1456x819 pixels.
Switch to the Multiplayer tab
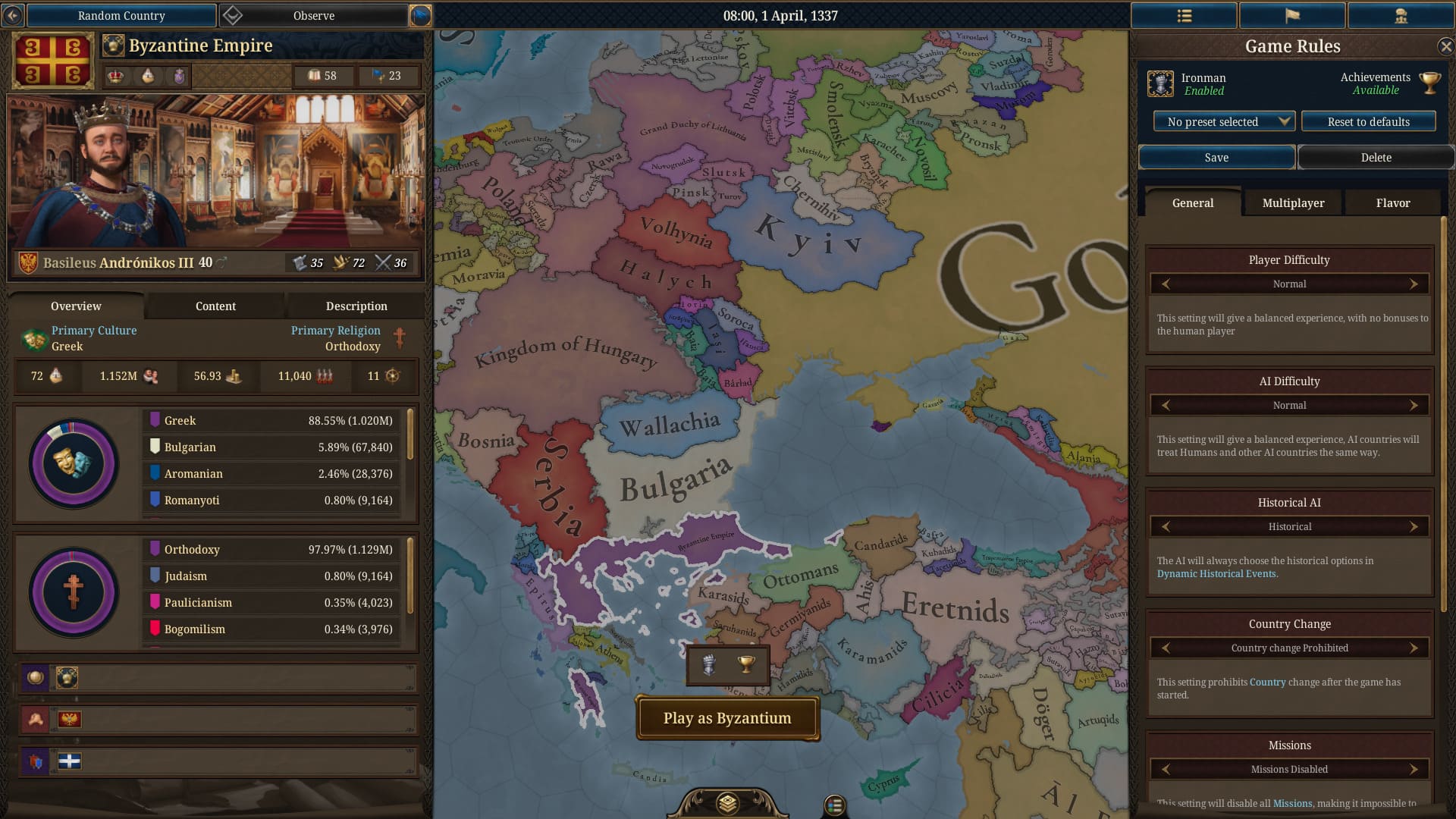tap(1292, 202)
